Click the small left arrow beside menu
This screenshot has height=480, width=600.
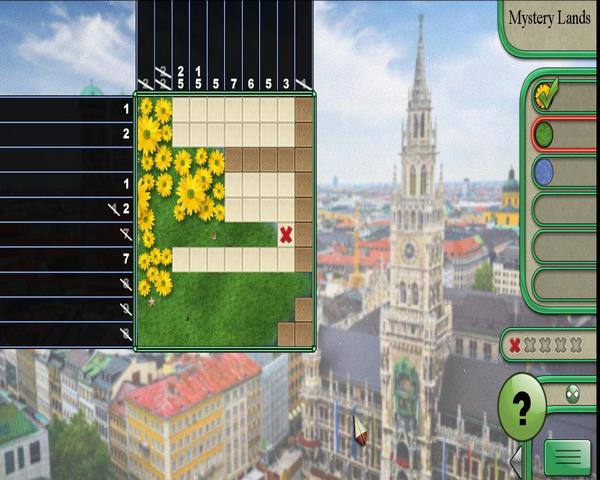[516, 461]
